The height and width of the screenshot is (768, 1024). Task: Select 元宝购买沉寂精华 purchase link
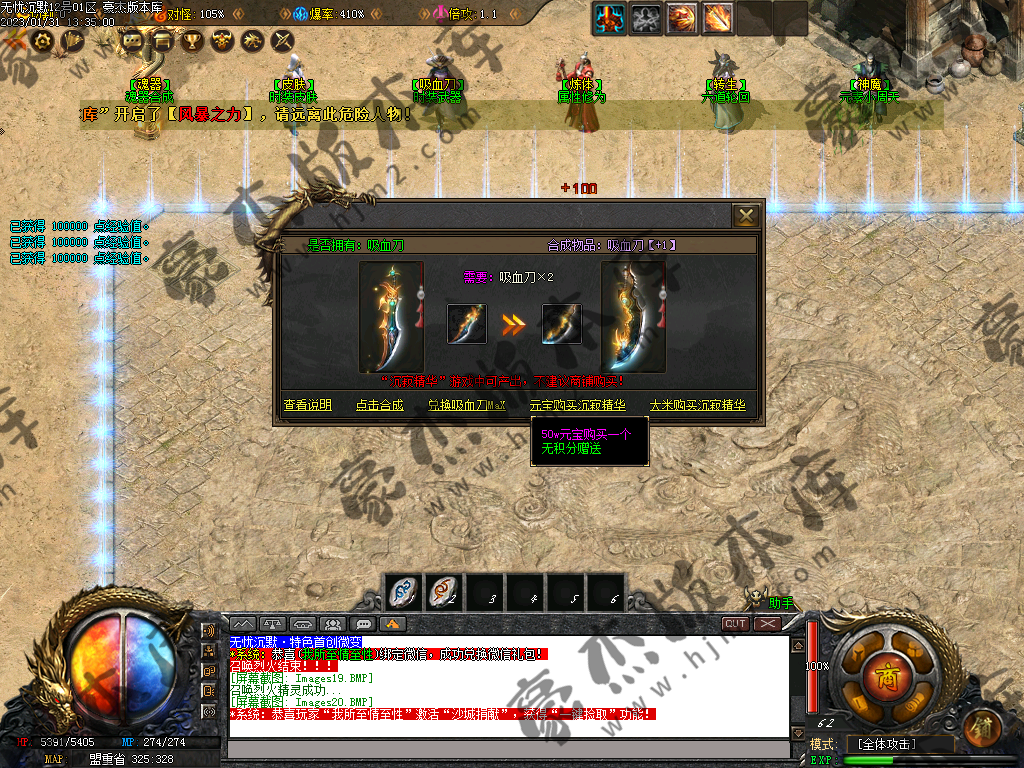577,406
